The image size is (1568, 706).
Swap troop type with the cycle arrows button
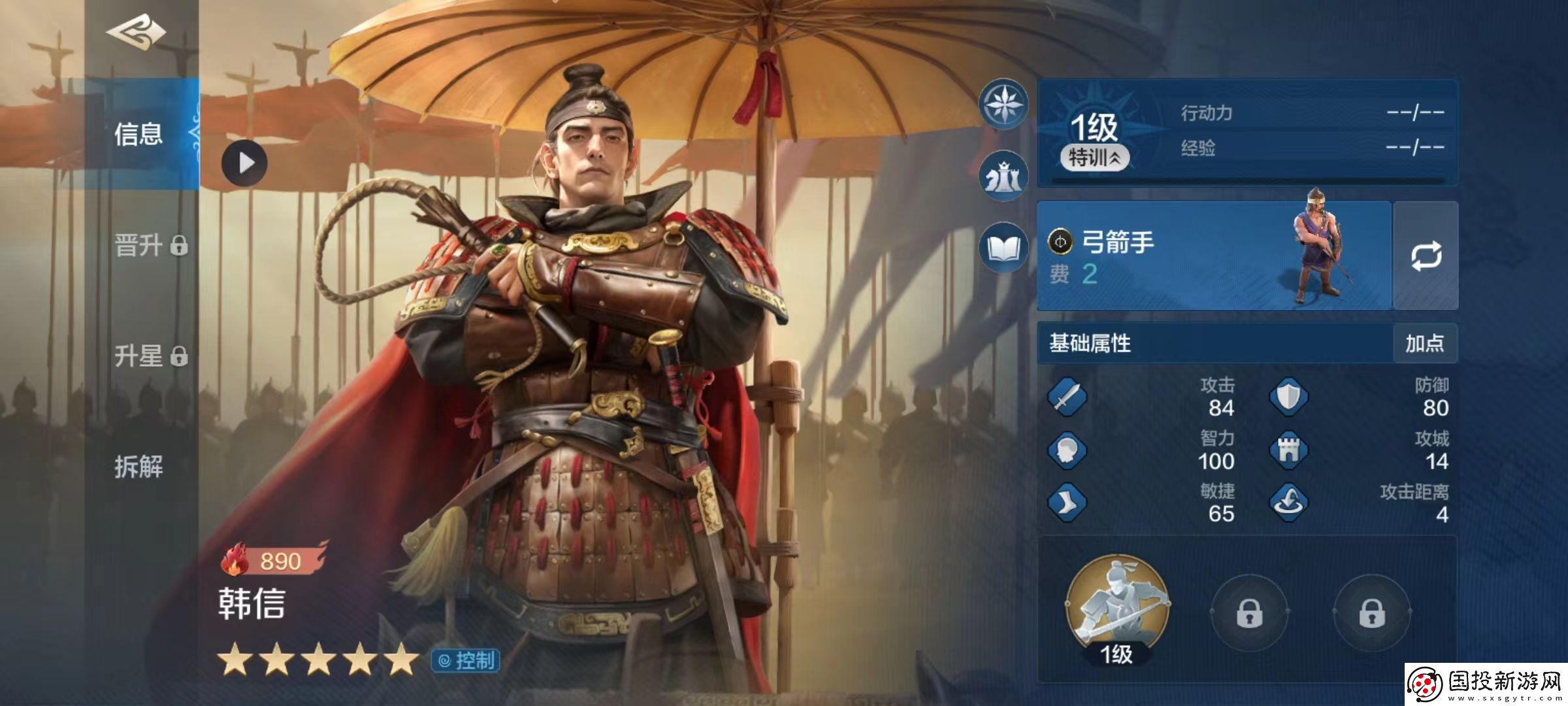(x=1426, y=256)
